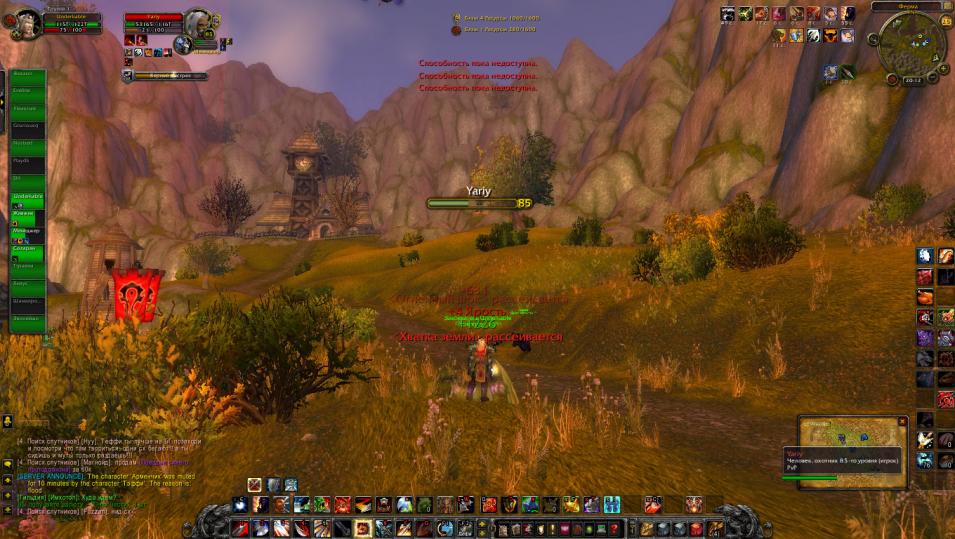The image size is (955, 539).
Task: Activate the highlighted gold-bordered action bar ability
Action: (x=362, y=527)
